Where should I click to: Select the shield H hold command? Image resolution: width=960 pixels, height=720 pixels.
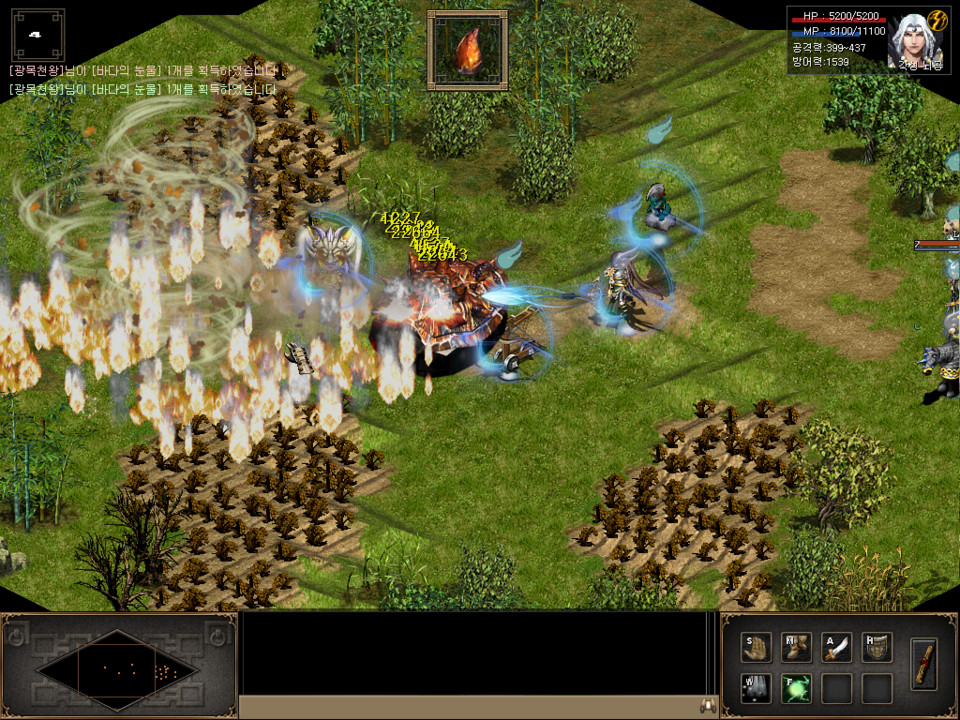[x=877, y=647]
